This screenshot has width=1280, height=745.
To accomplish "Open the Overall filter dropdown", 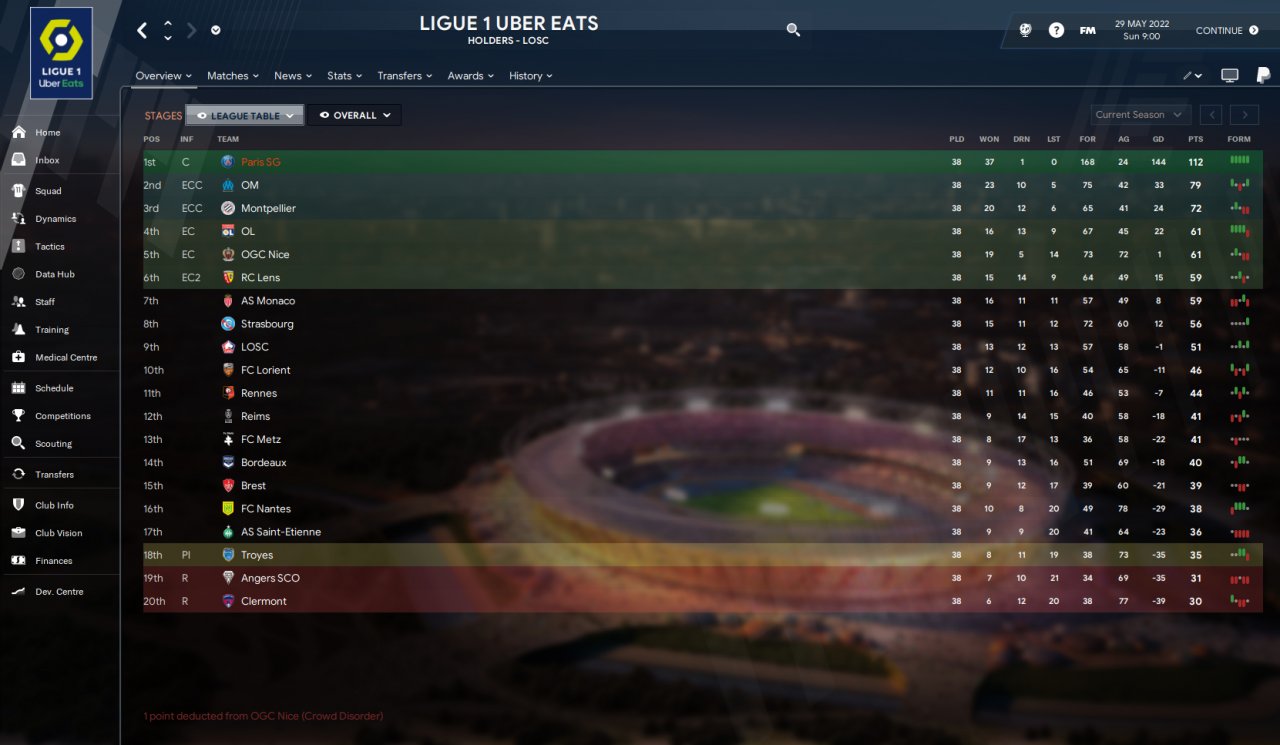I will pyautogui.click(x=354, y=116).
